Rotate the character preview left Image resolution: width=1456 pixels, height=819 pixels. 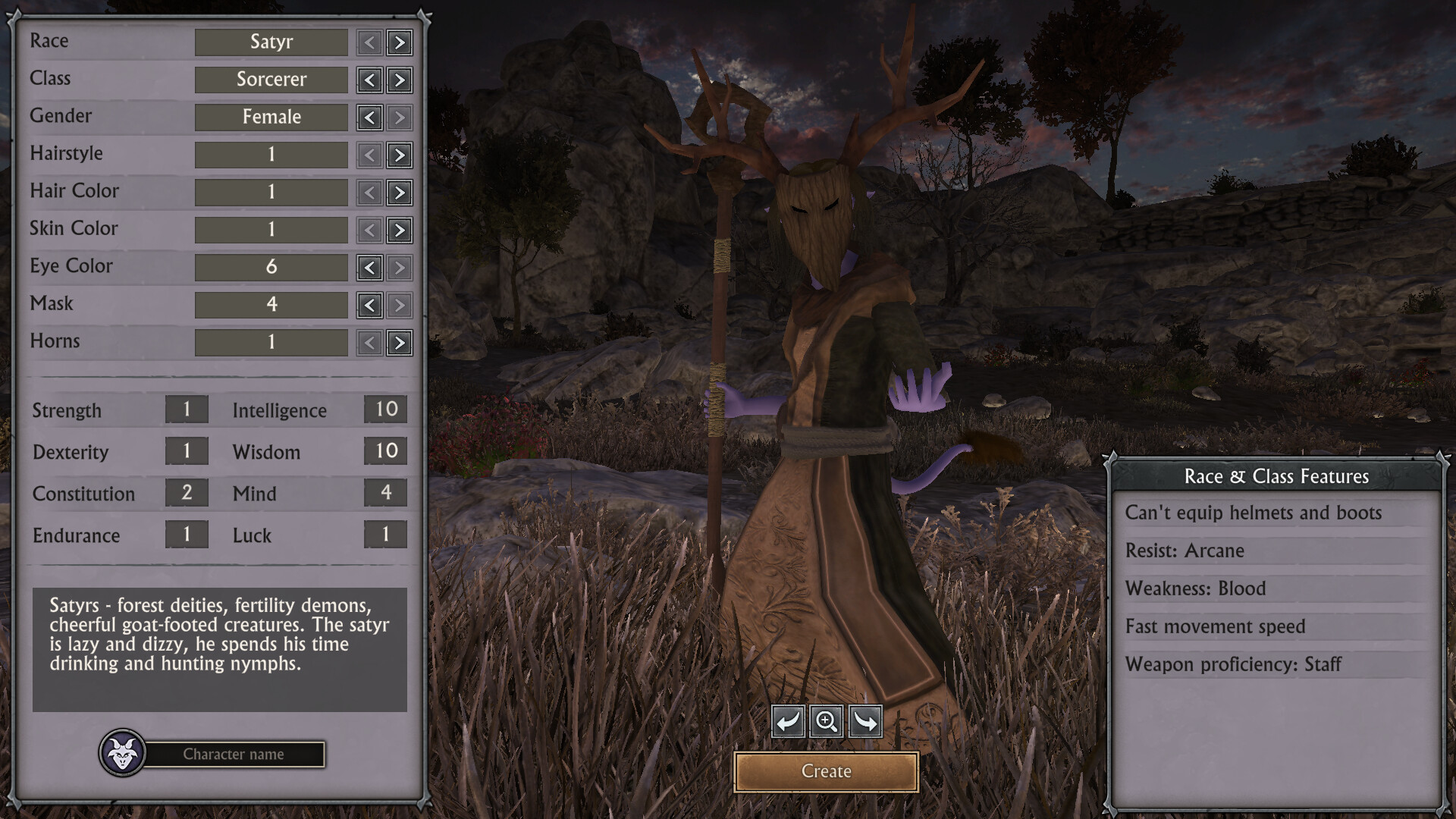[788, 721]
